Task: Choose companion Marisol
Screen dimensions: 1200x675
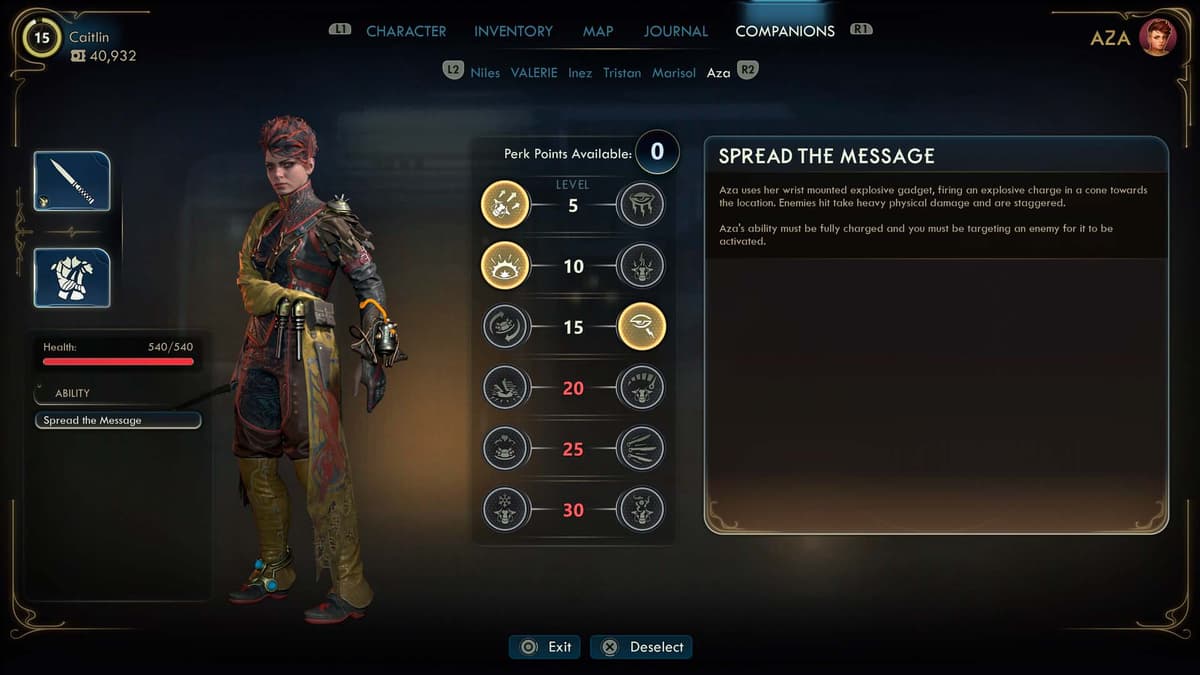Action: pos(674,73)
